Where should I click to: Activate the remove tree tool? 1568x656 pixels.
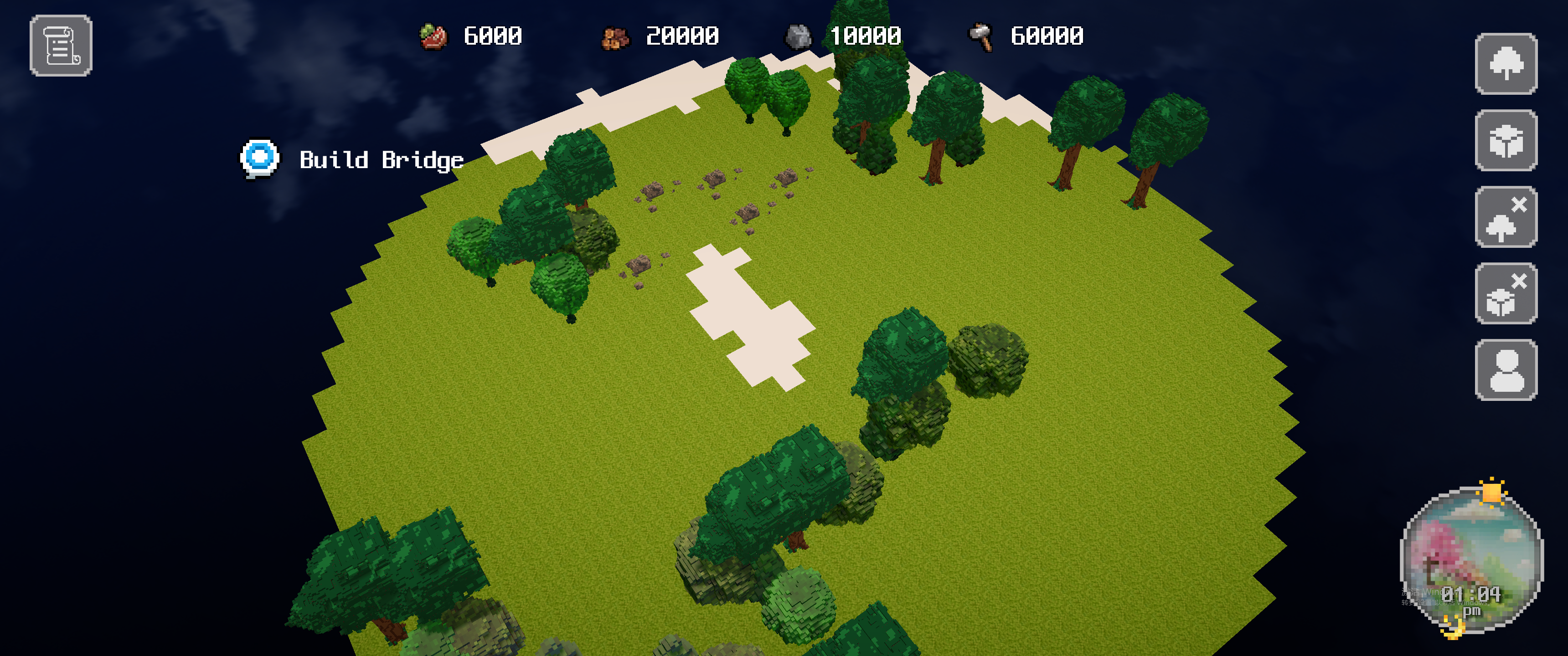[1505, 217]
